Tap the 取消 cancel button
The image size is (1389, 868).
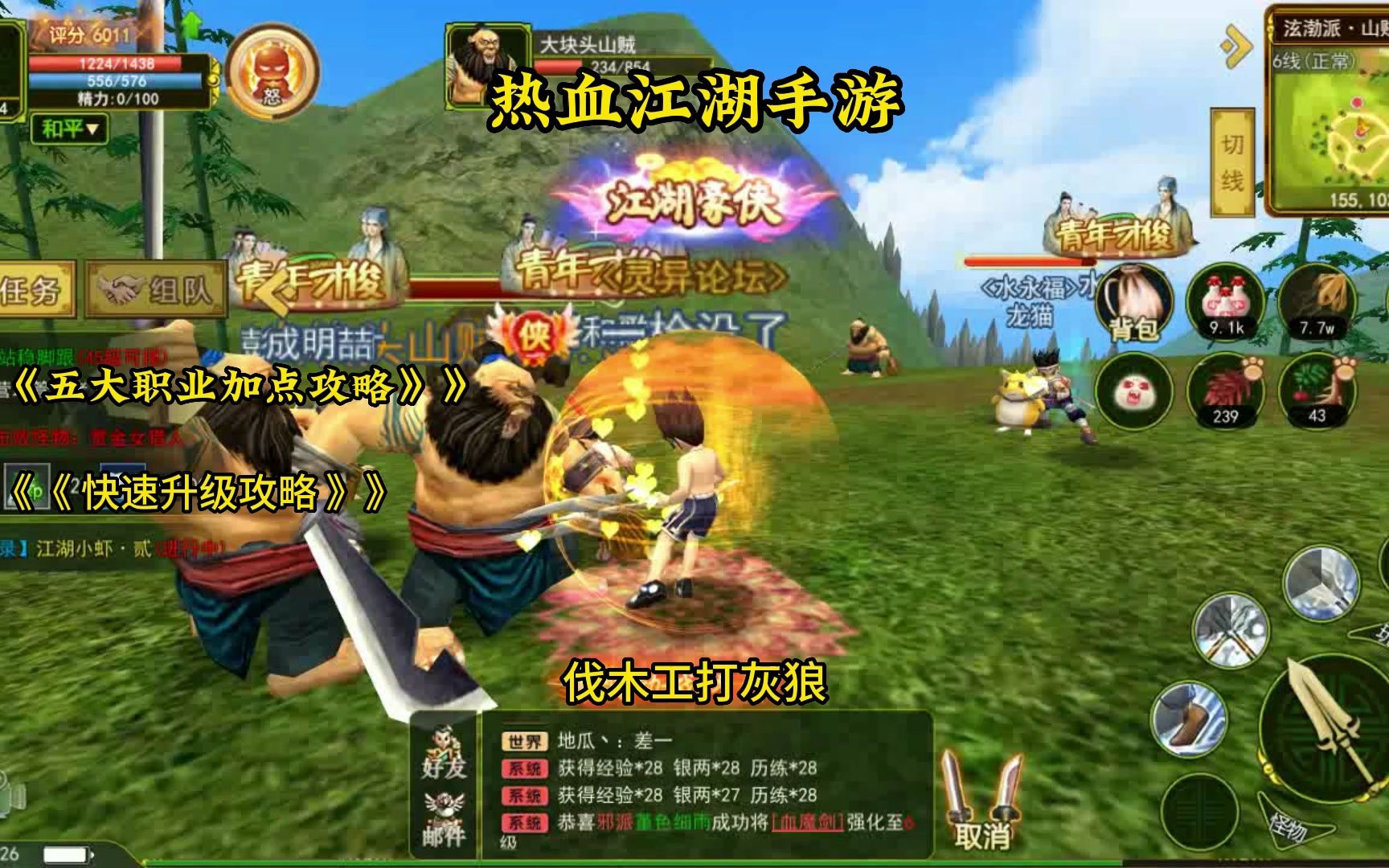[x=982, y=804]
